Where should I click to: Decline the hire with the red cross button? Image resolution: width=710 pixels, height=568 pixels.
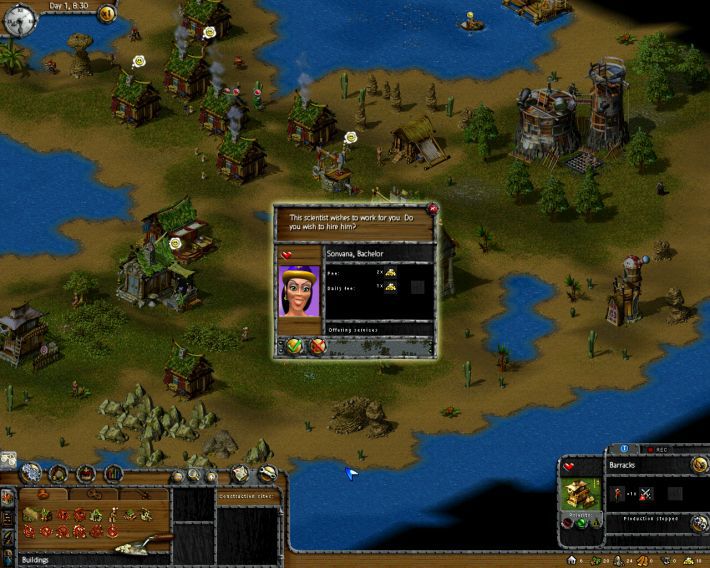318,346
